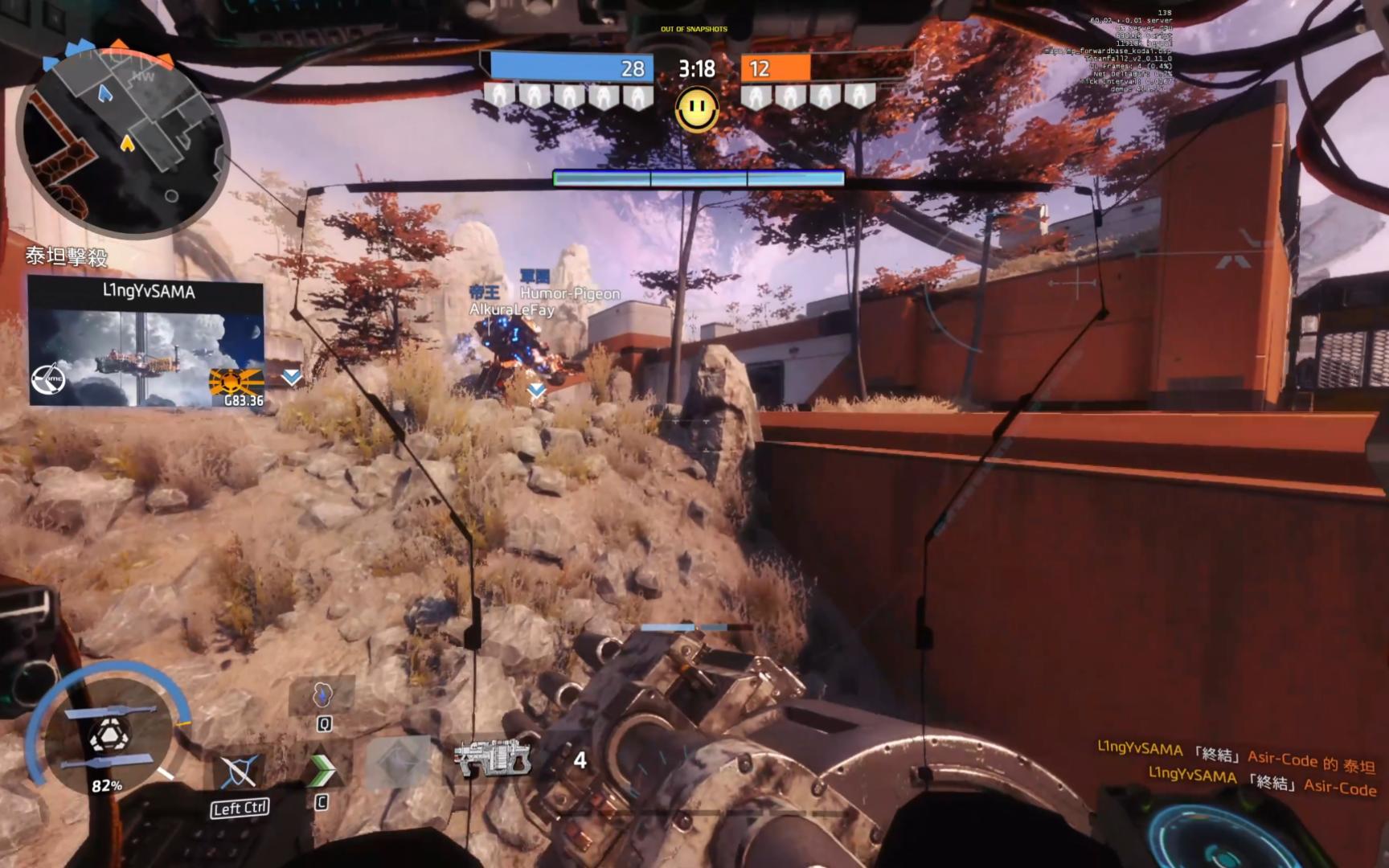Click the yellow smiley face emblem
This screenshot has width=1389, height=868.
pyautogui.click(x=696, y=109)
